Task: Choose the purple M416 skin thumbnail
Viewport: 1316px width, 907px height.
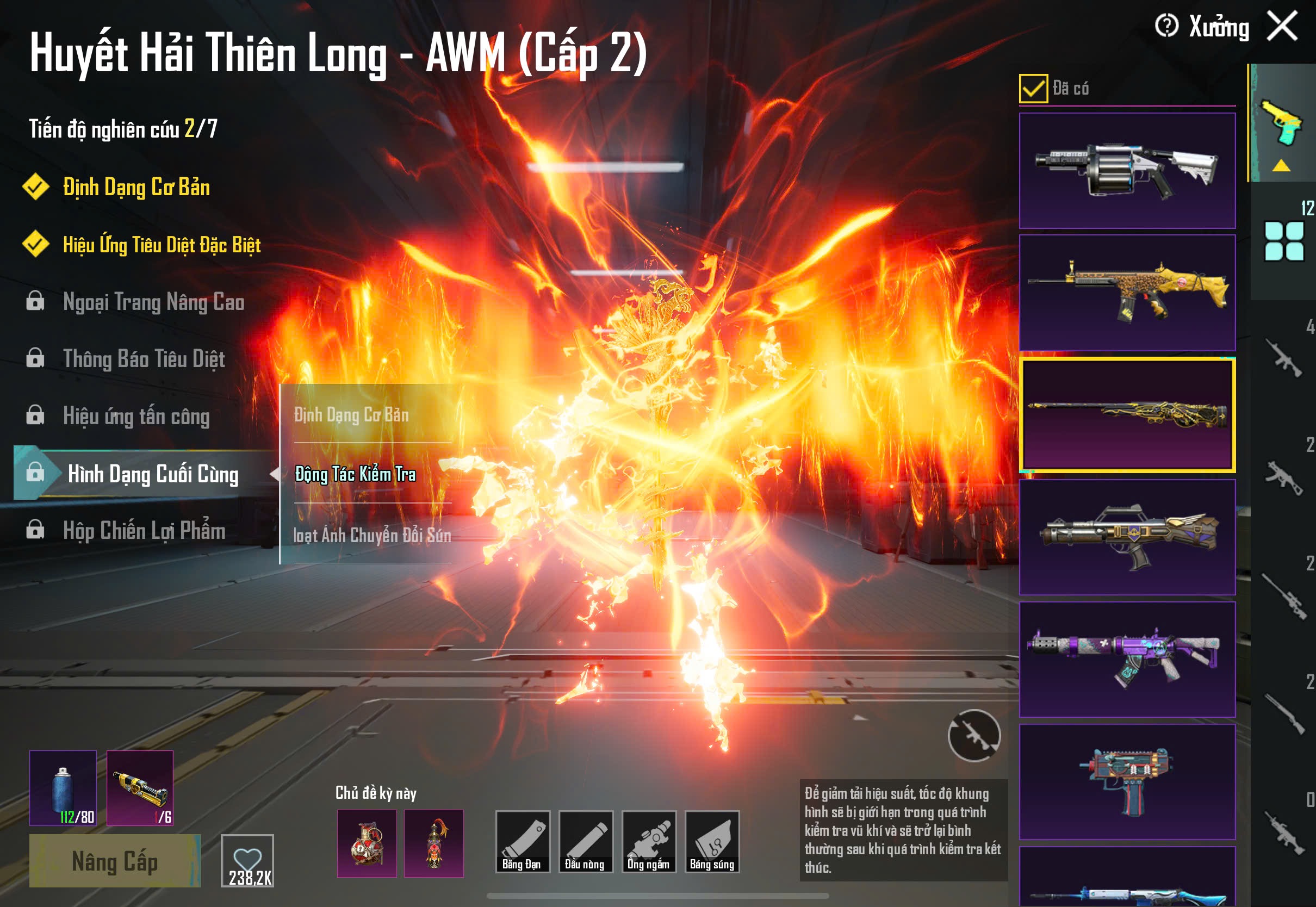Action: 1127,659
